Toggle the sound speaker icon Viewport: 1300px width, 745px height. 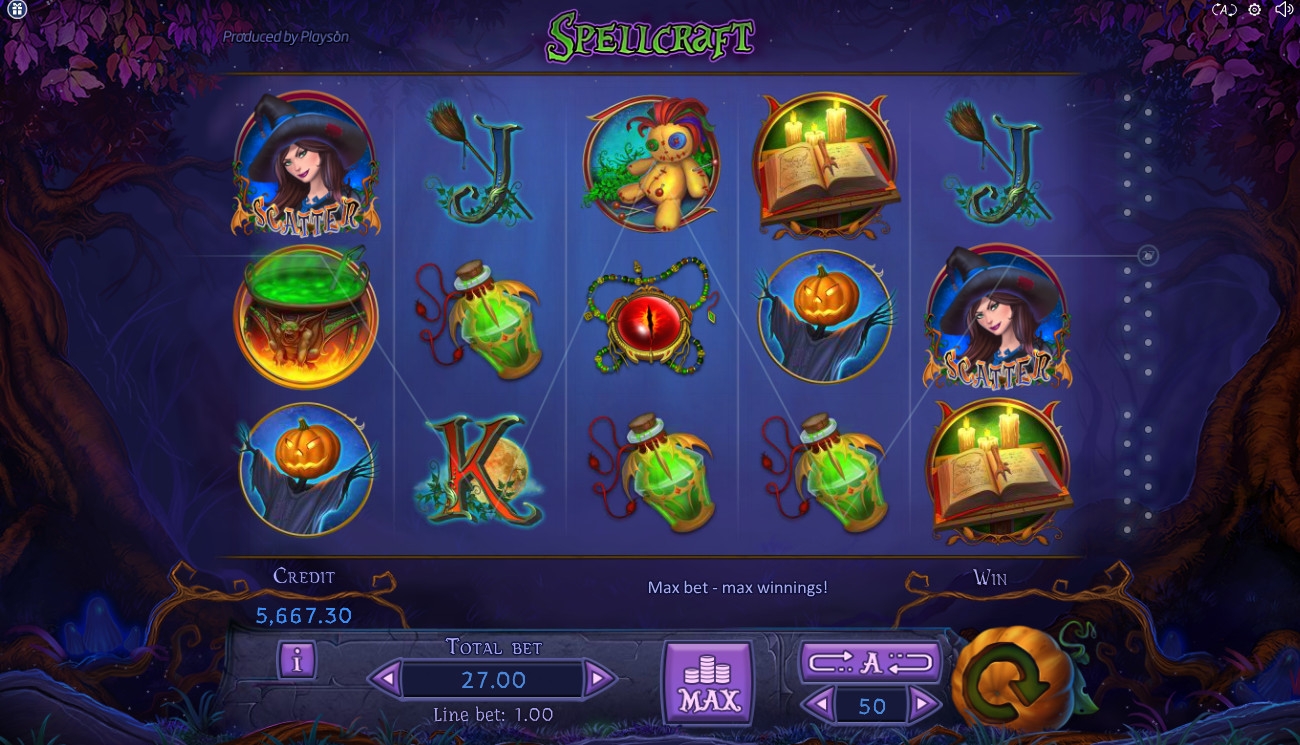coord(1284,10)
